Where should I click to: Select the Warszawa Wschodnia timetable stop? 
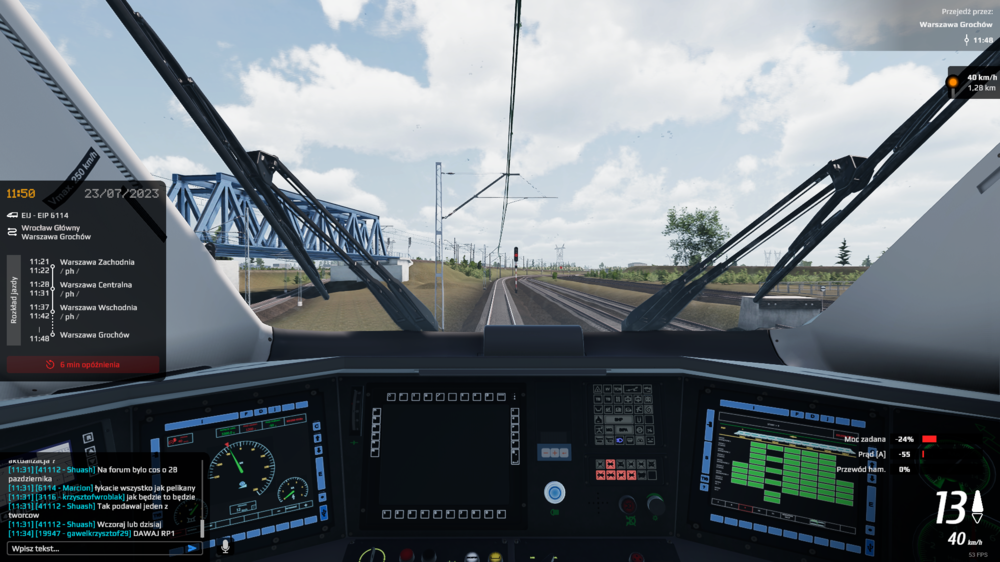(x=98, y=308)
